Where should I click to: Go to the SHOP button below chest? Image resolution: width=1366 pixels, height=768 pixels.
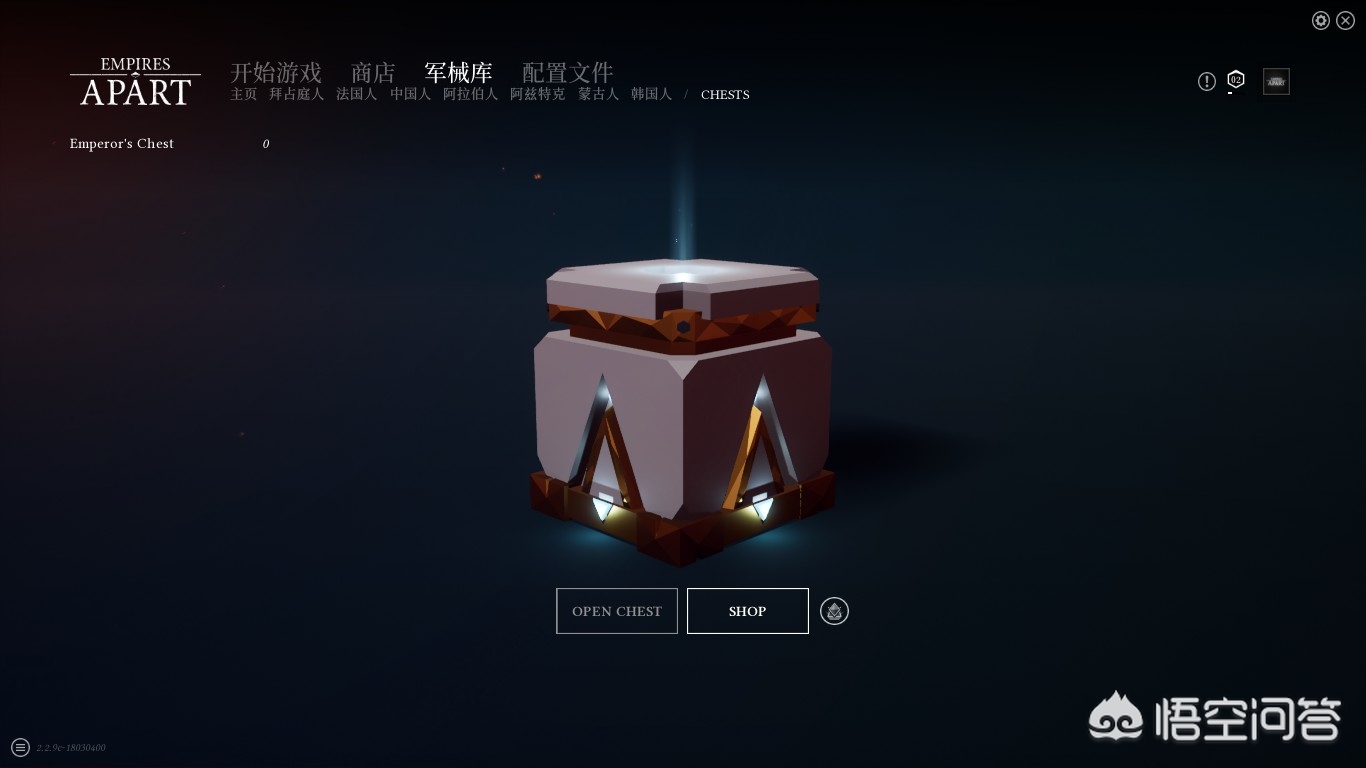point(748,611)
